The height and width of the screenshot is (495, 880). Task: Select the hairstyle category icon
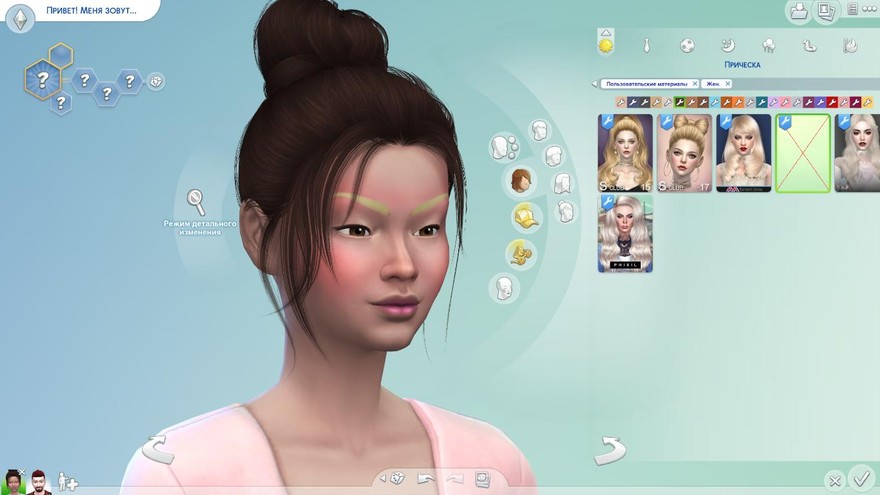coord(520,181)
